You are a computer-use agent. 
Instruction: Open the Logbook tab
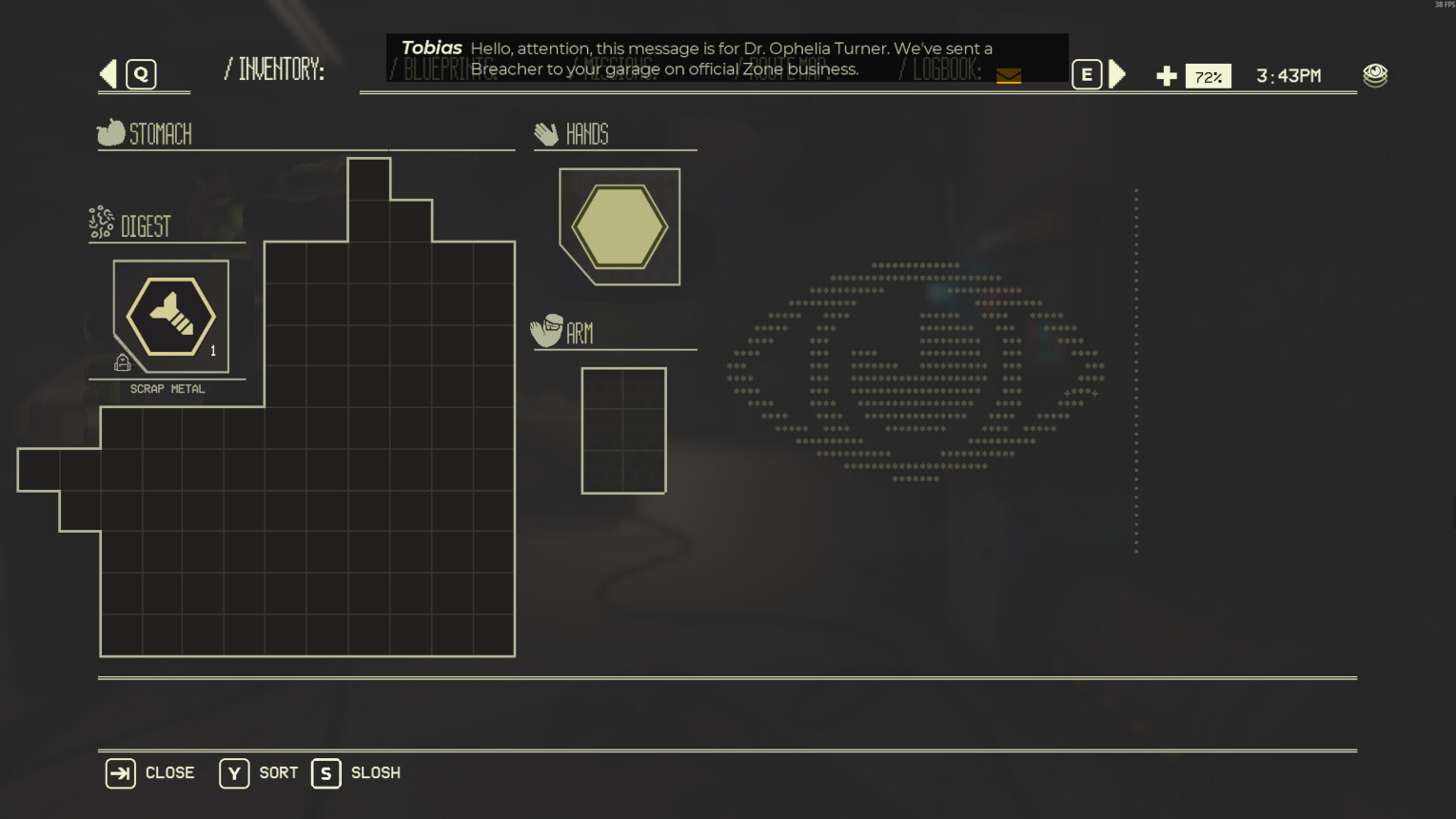946,69
